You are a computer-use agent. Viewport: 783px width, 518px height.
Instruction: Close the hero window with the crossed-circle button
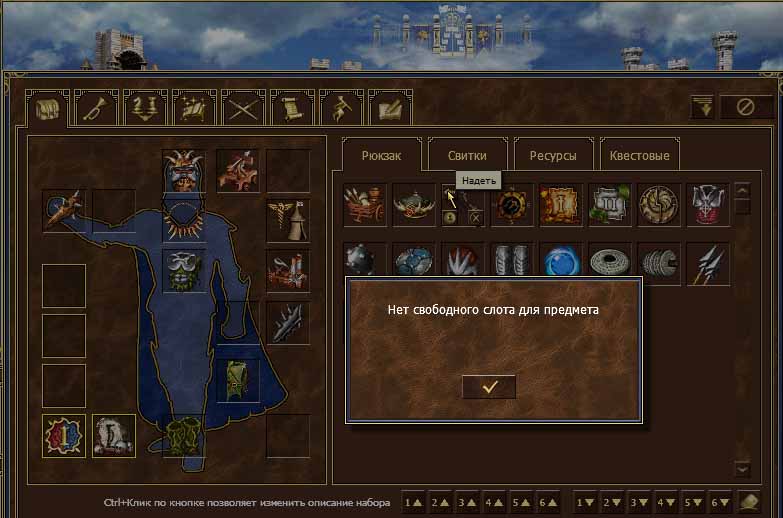tap(745, 107)
